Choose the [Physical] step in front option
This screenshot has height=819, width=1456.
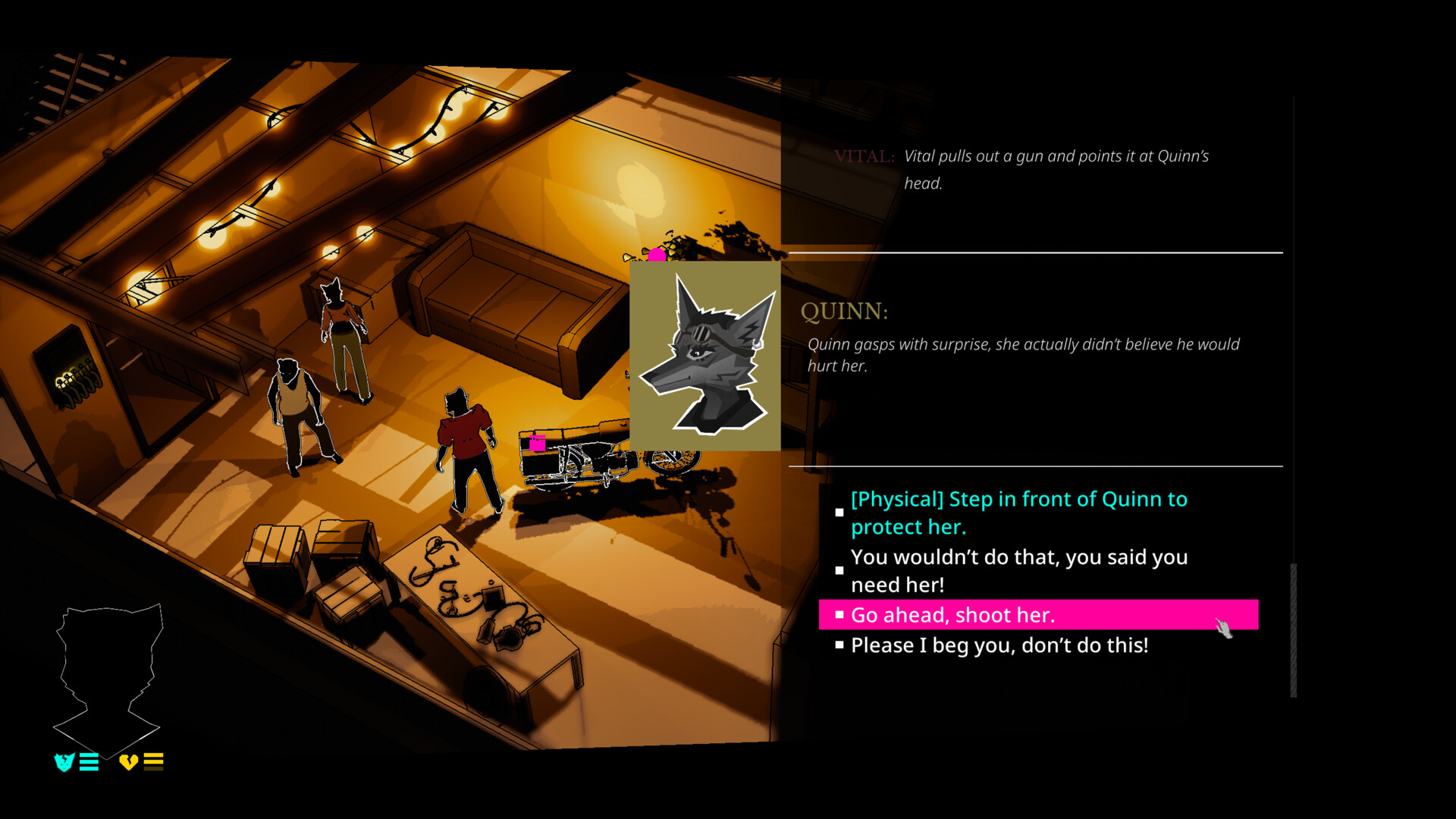pyautogui.click(x=1018, y=513)
